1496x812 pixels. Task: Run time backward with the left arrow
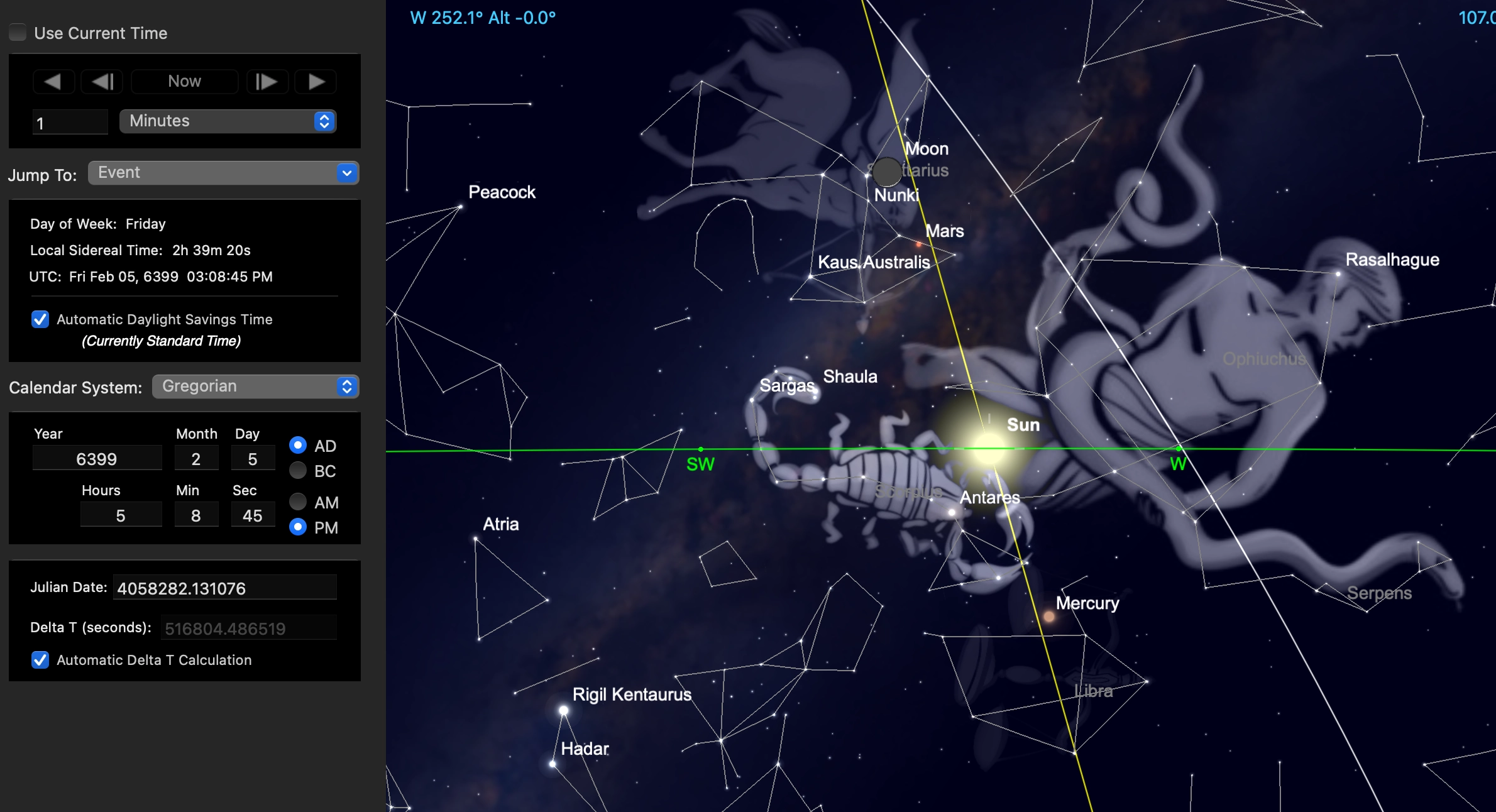point(53,82)
